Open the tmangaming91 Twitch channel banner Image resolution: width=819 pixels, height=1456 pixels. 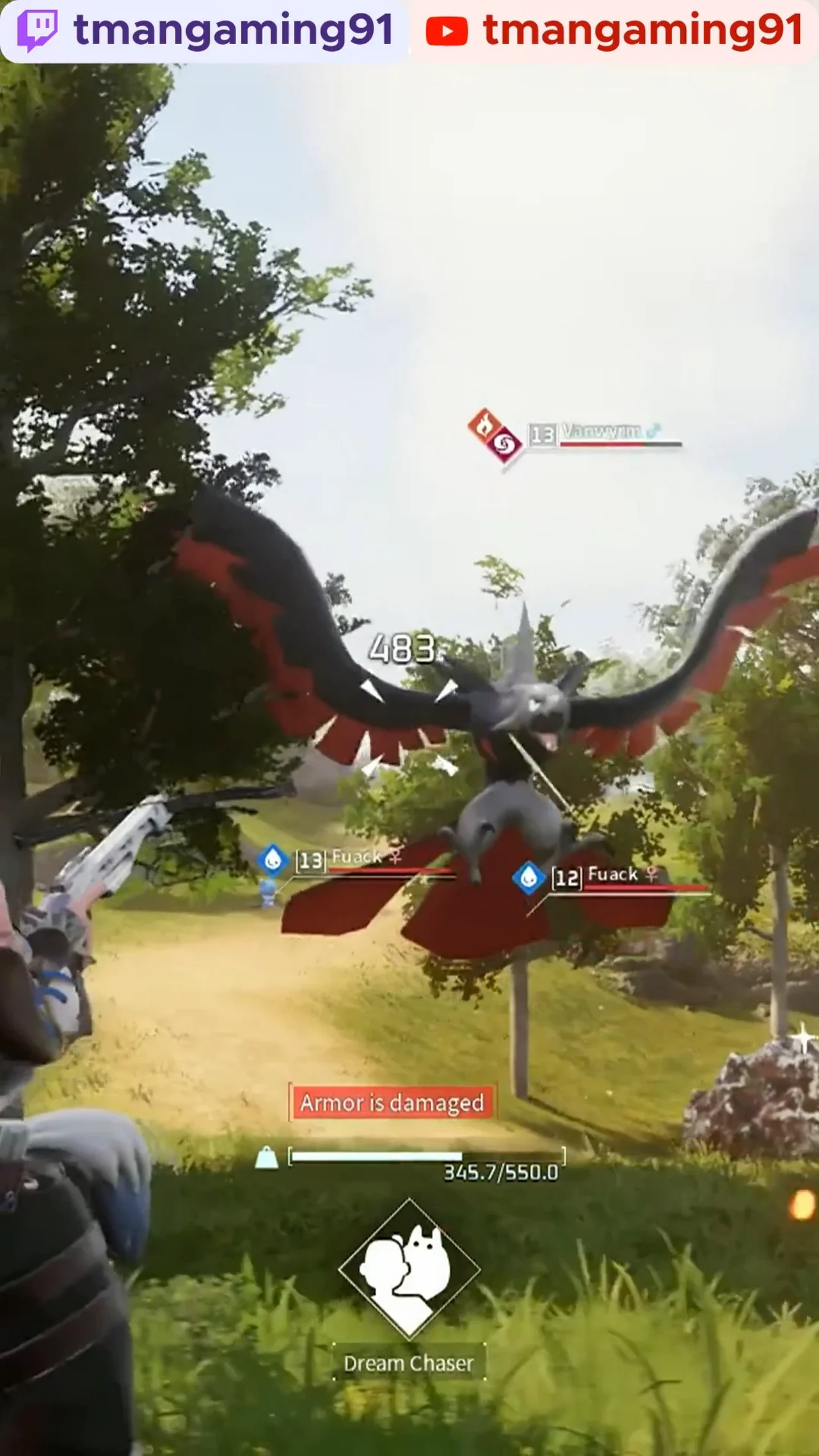(205, 31)
